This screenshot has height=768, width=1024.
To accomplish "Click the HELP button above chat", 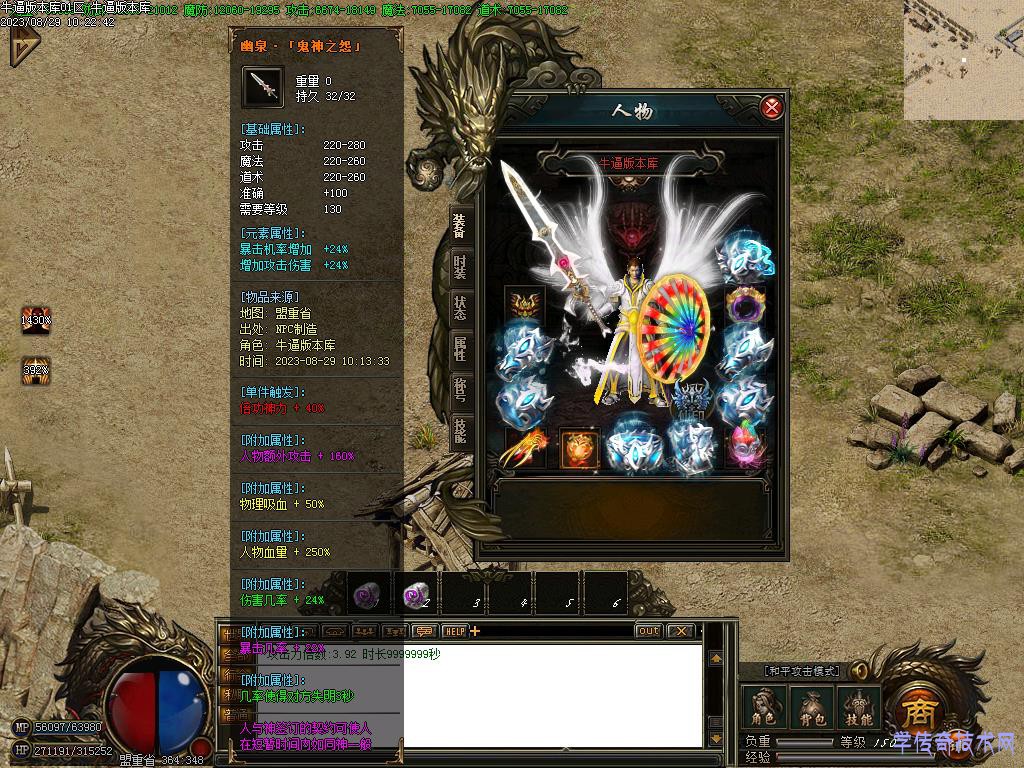I will [454, 631].
